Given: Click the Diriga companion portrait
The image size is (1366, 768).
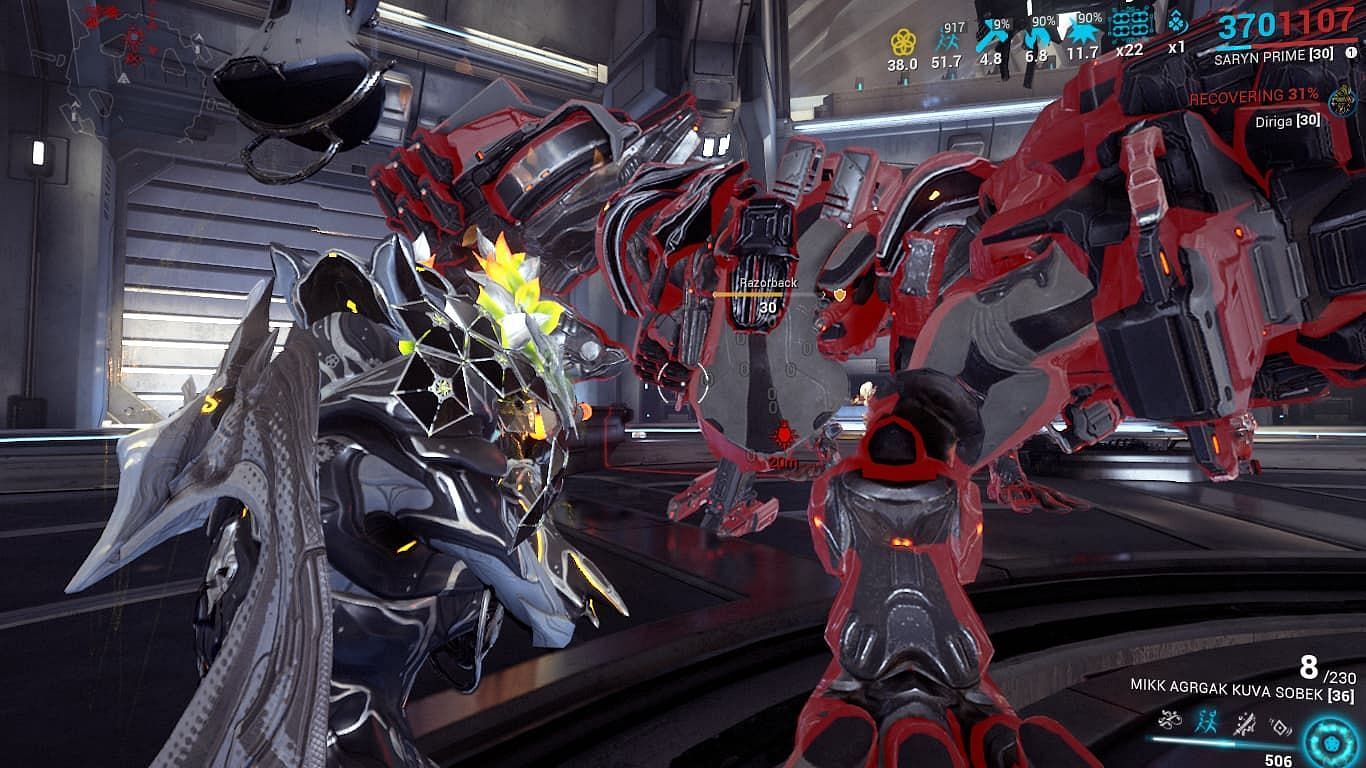Looking at the screenshot, I should point(1341,101).
